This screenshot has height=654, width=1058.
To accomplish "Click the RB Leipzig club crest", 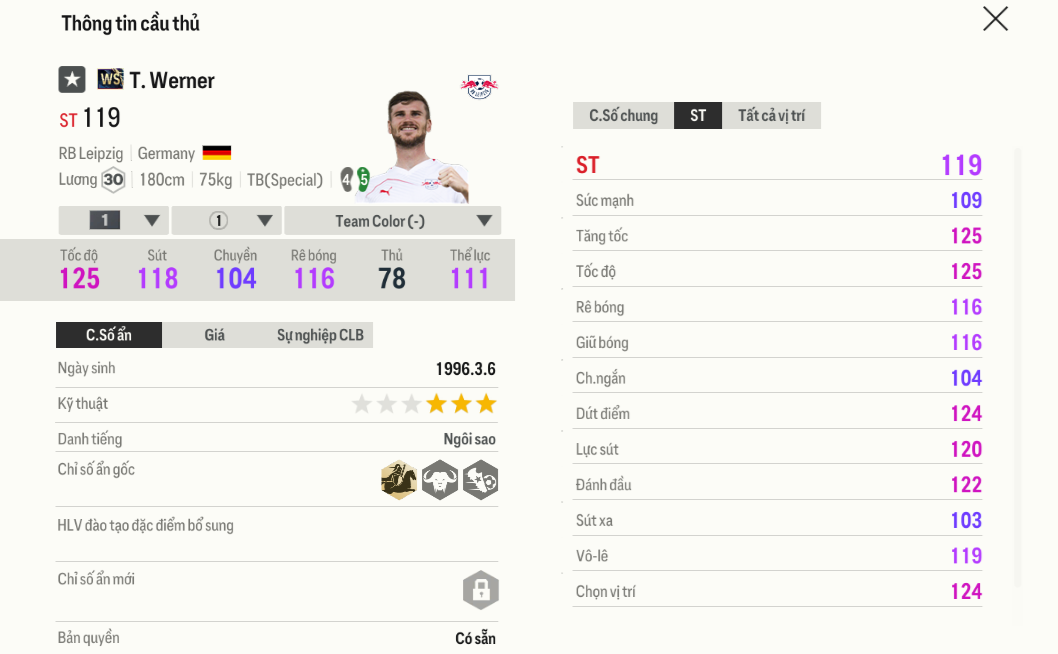I will pyautogui.click(x=480, y=87).
